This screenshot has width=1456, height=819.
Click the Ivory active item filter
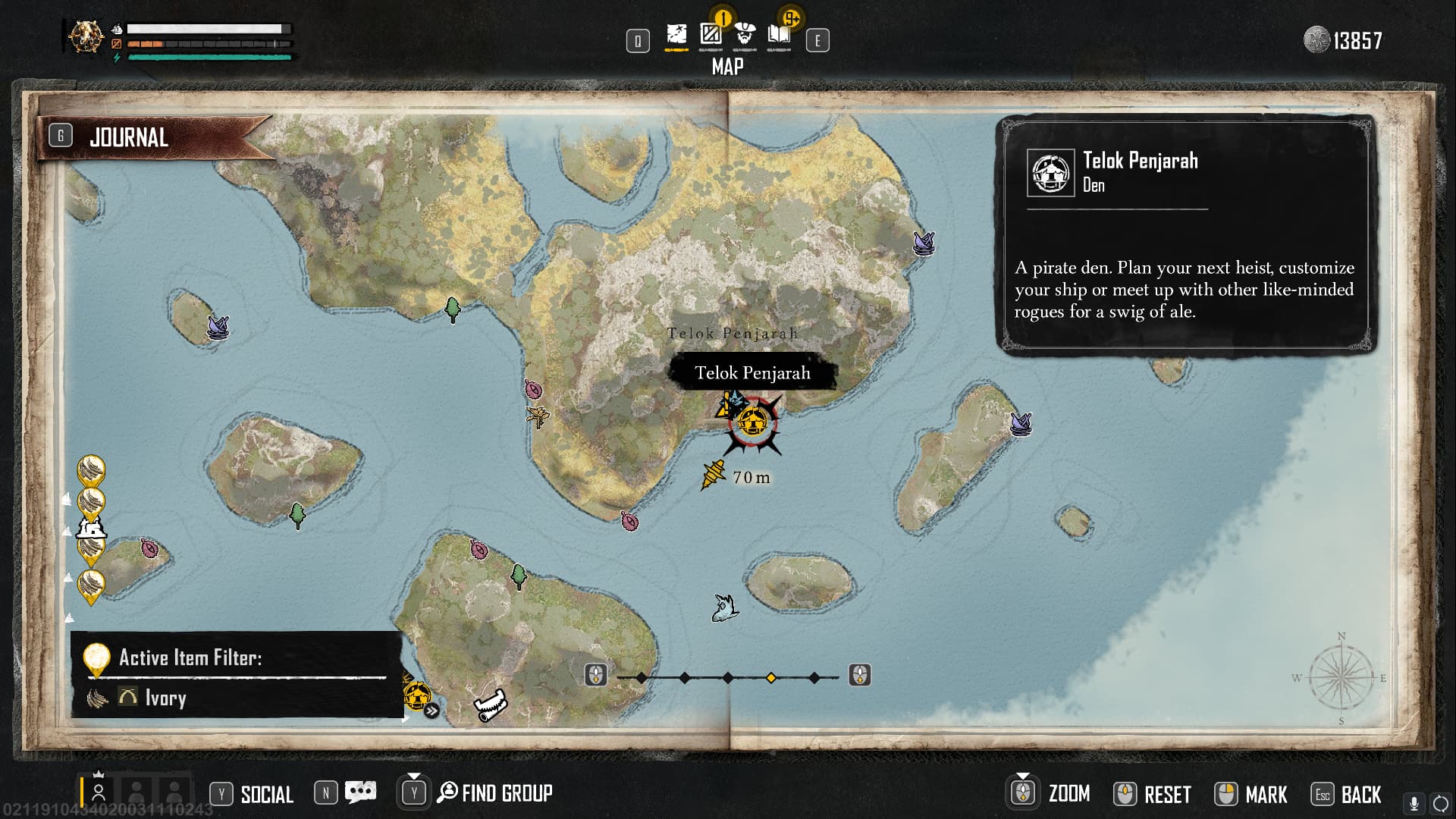[x=165, y=698]
